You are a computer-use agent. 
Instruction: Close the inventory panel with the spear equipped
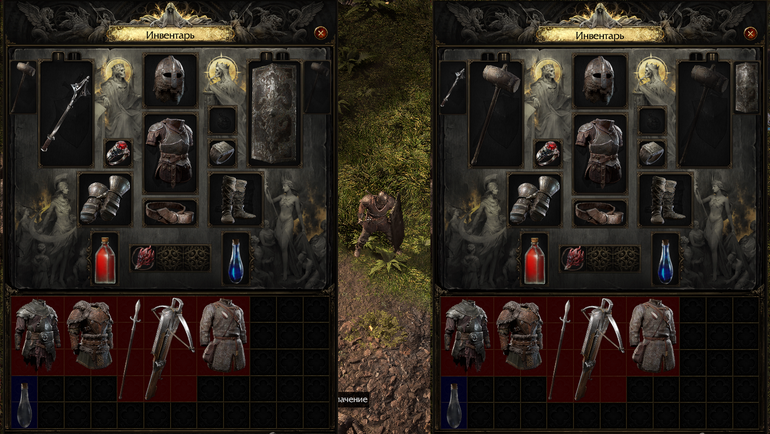click(320, 33)
